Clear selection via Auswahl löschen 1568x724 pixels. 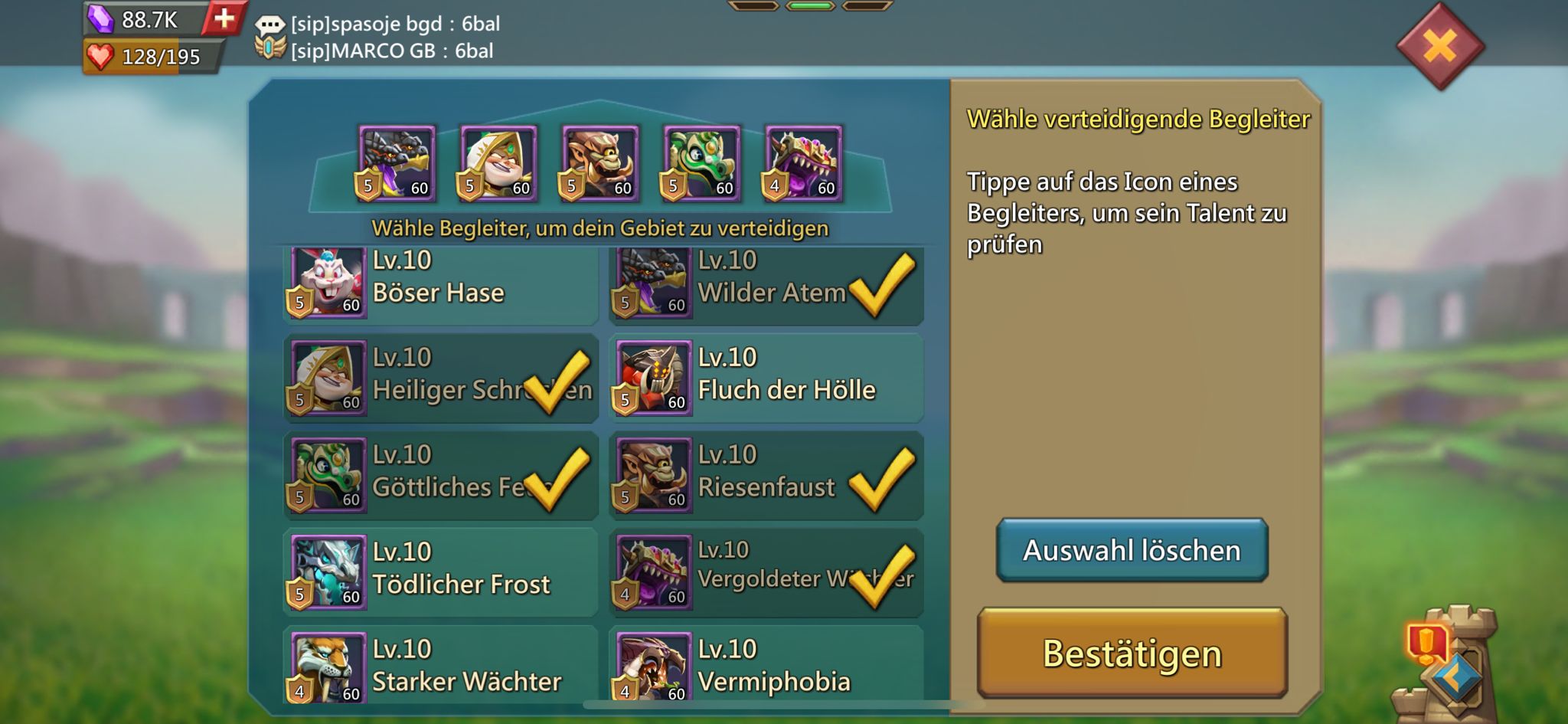1132,550
